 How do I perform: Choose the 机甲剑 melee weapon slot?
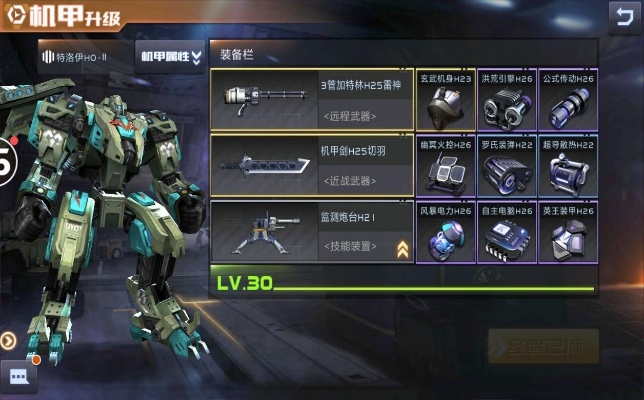tap(311, 165)
